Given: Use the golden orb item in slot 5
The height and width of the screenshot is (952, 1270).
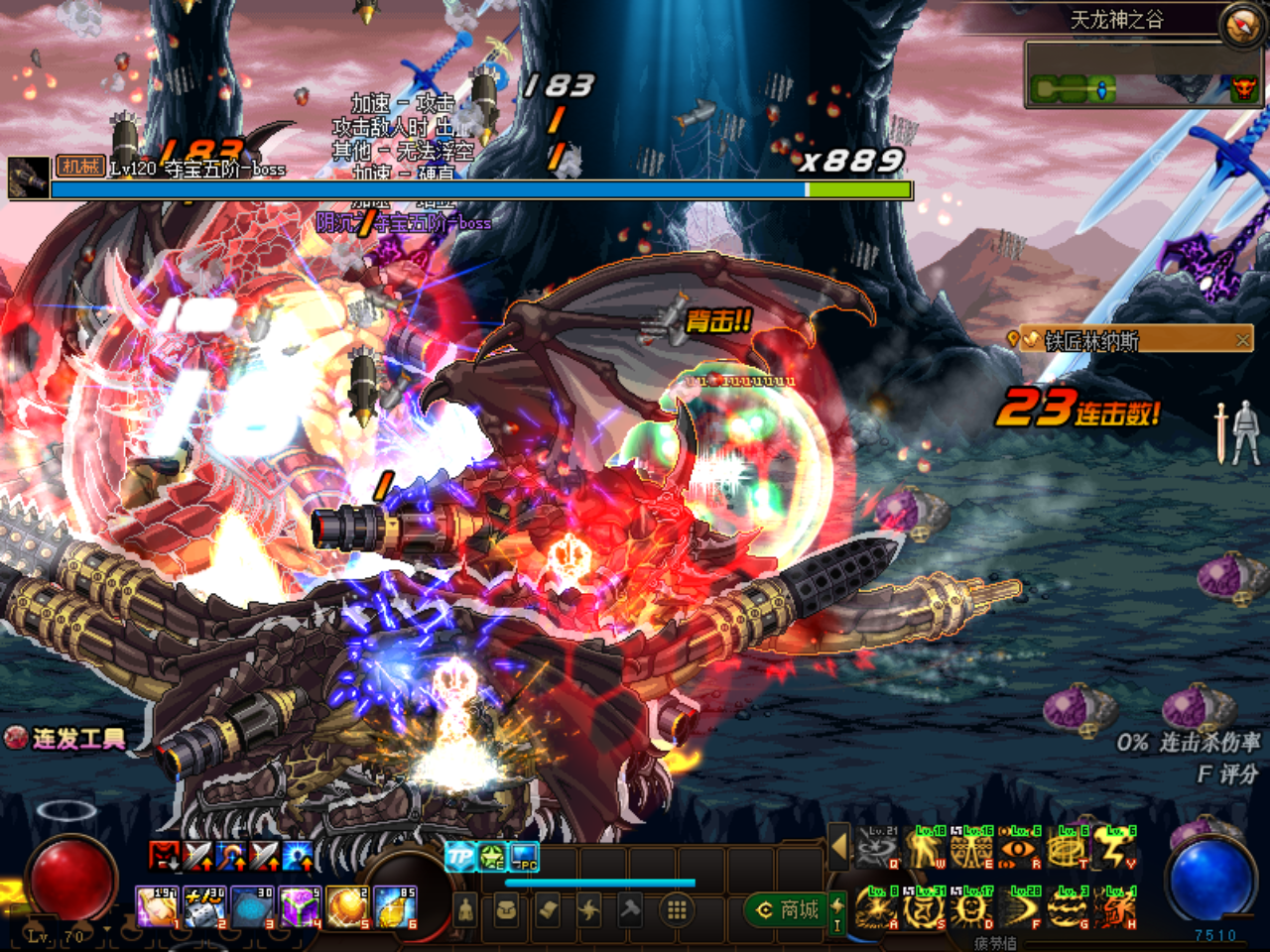Looking at the screenshot, I should (346, 907).
